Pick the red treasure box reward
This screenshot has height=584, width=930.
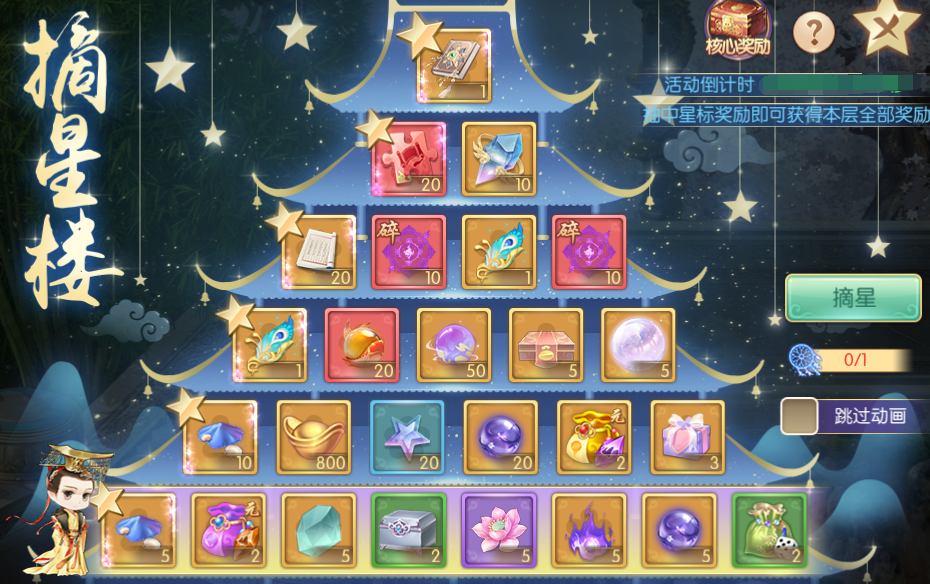546,345
